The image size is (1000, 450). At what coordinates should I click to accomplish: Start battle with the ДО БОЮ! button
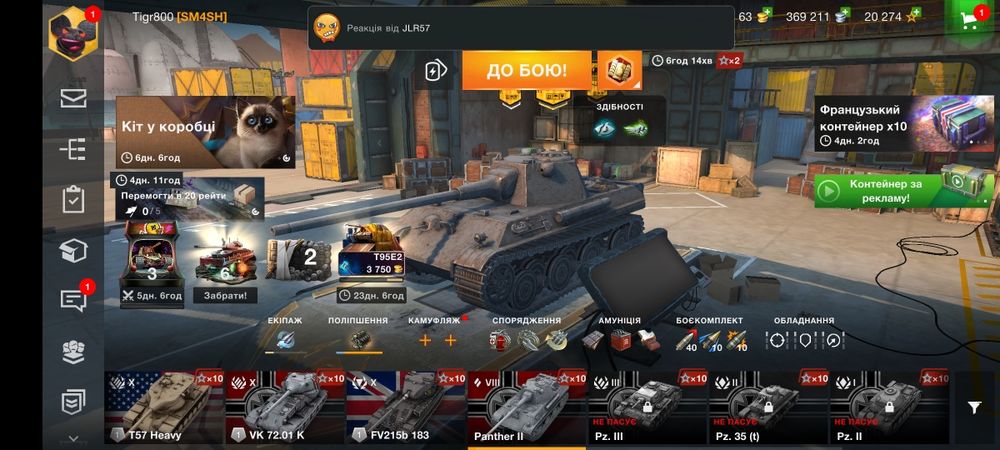tap(526, 71)
